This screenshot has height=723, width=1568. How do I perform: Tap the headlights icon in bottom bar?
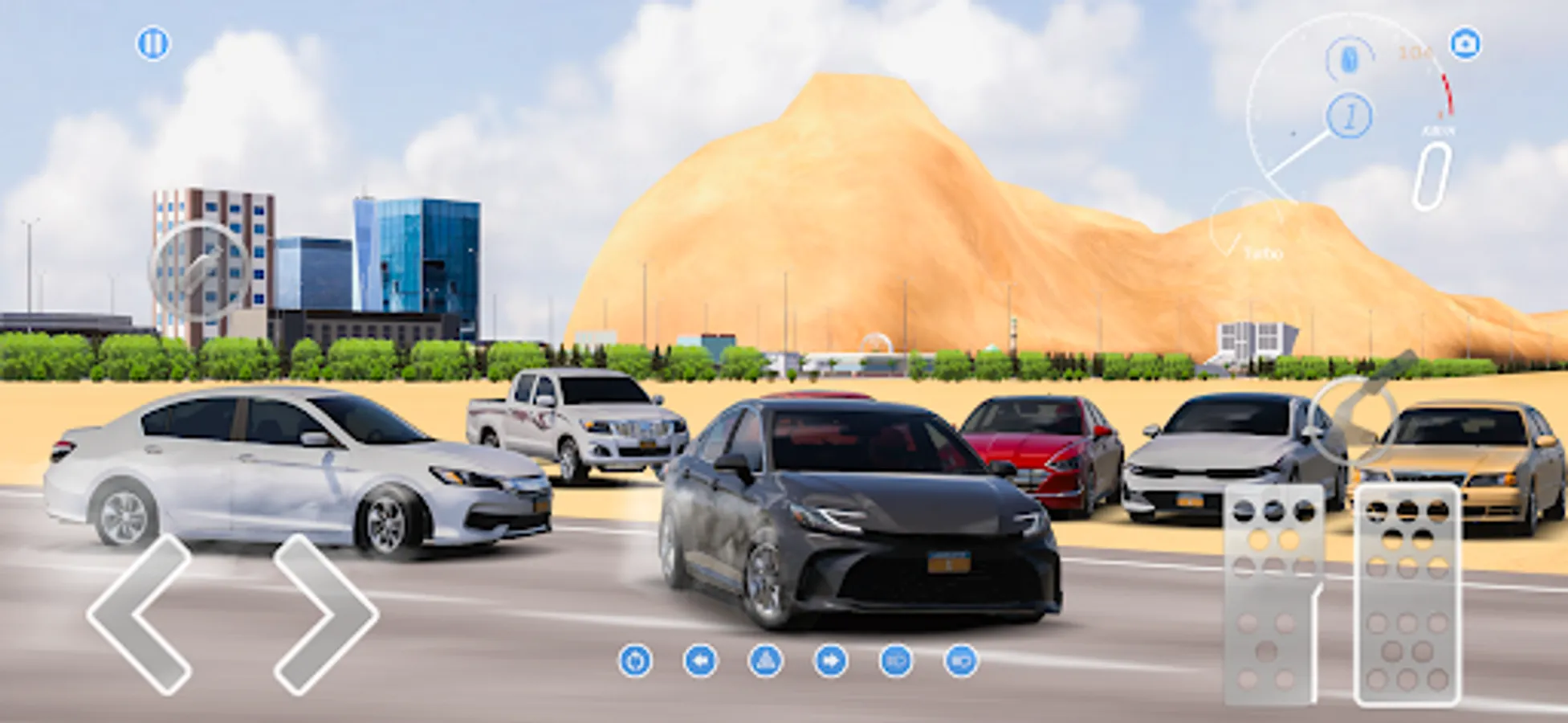[x=895, y=661]
